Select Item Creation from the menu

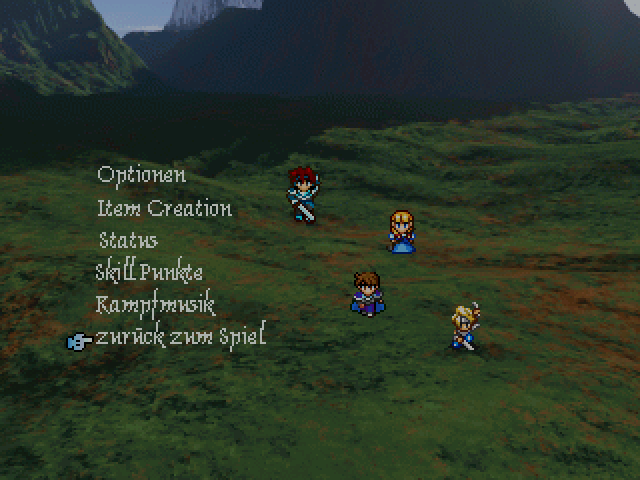(164, 208)
